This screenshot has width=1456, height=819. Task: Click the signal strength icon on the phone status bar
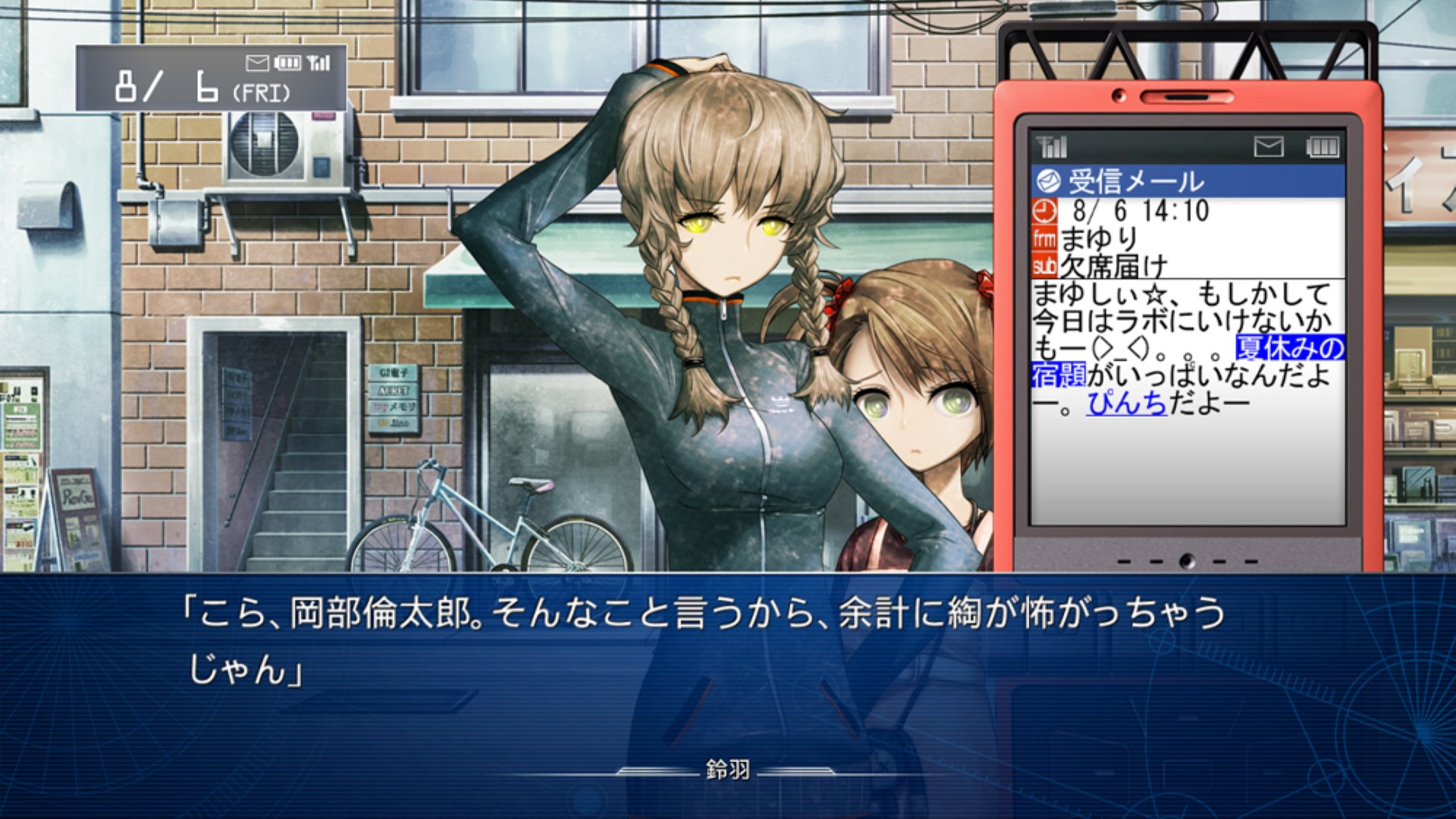pos(1050,147)
